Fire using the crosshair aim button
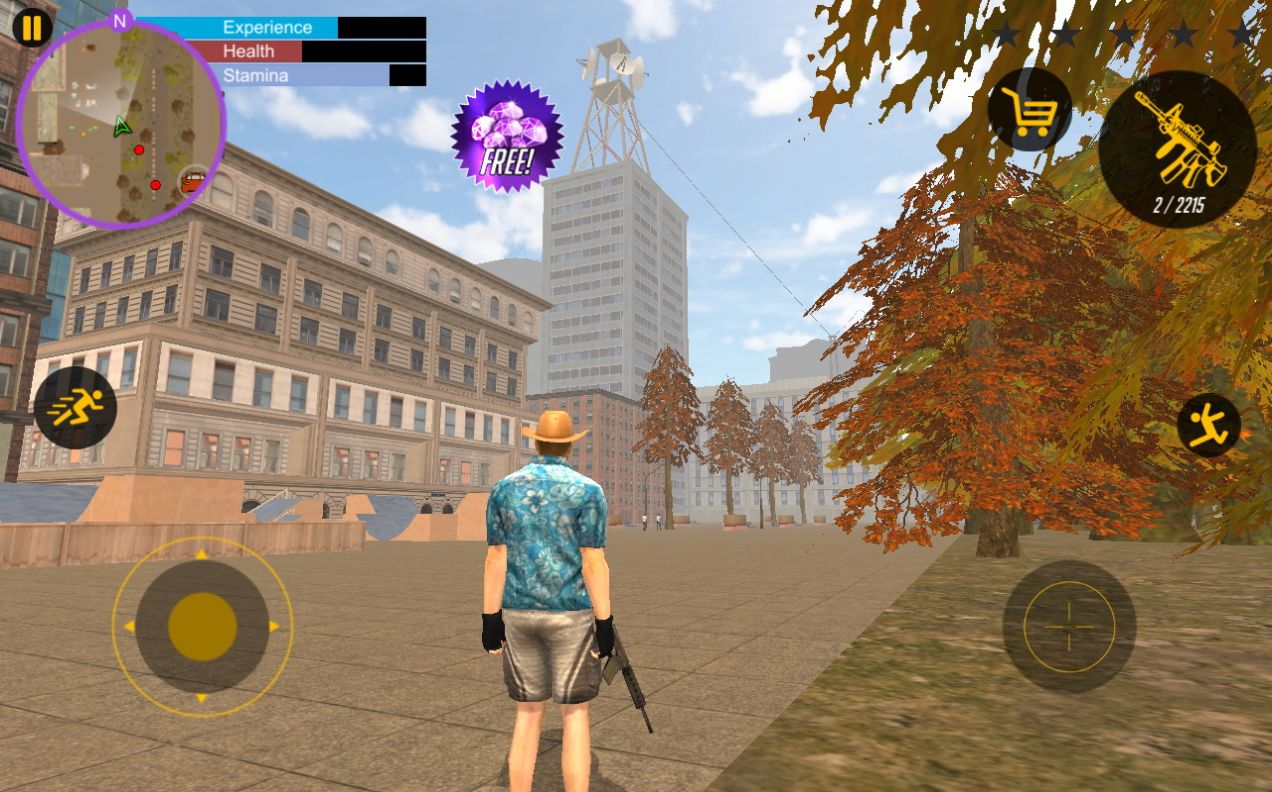Image resolution: width=1272 pixels, height=792 pixels. (x=1068, y=626)
